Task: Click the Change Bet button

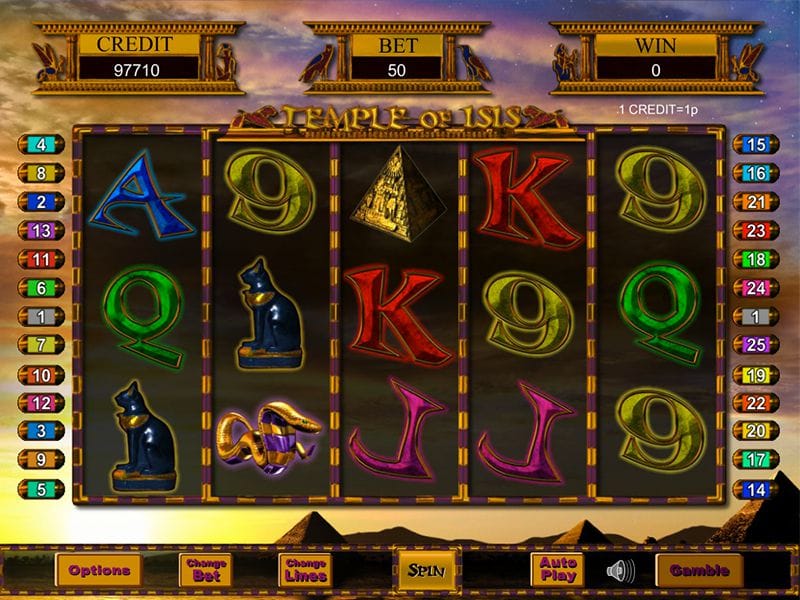Action: pos(204,571)
